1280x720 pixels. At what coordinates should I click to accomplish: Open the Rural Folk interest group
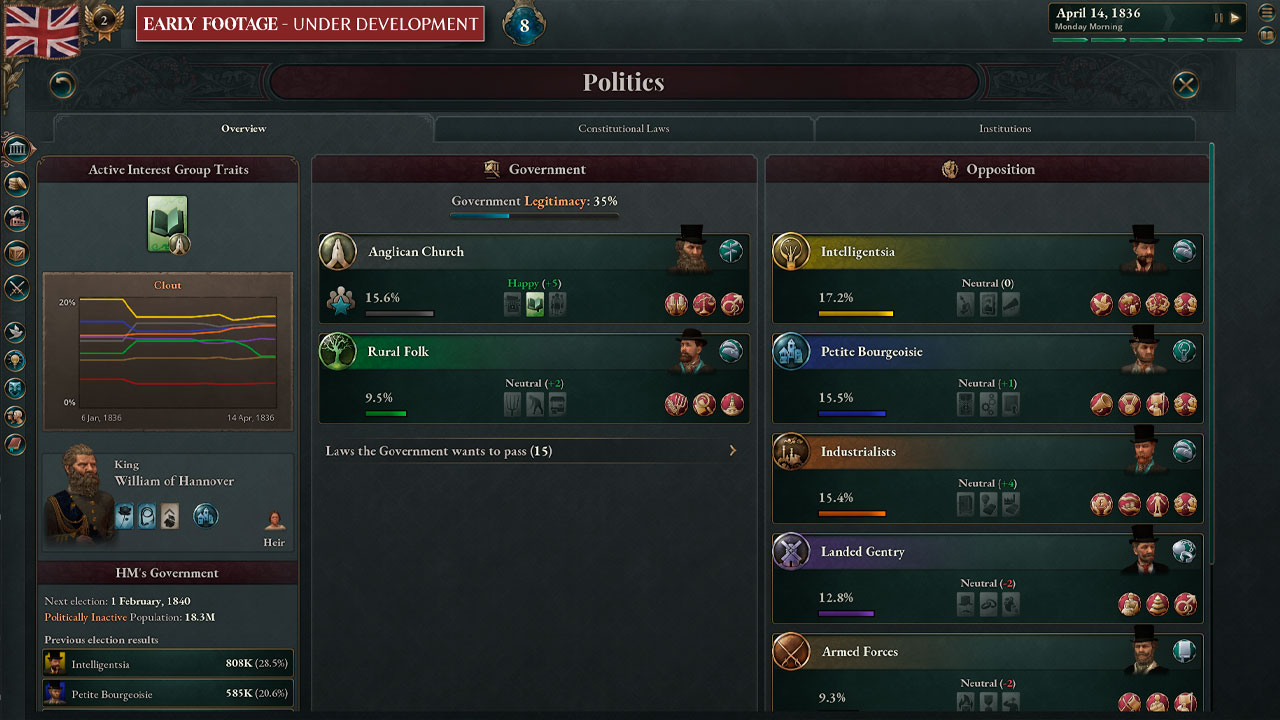click(x=398, y=352)
